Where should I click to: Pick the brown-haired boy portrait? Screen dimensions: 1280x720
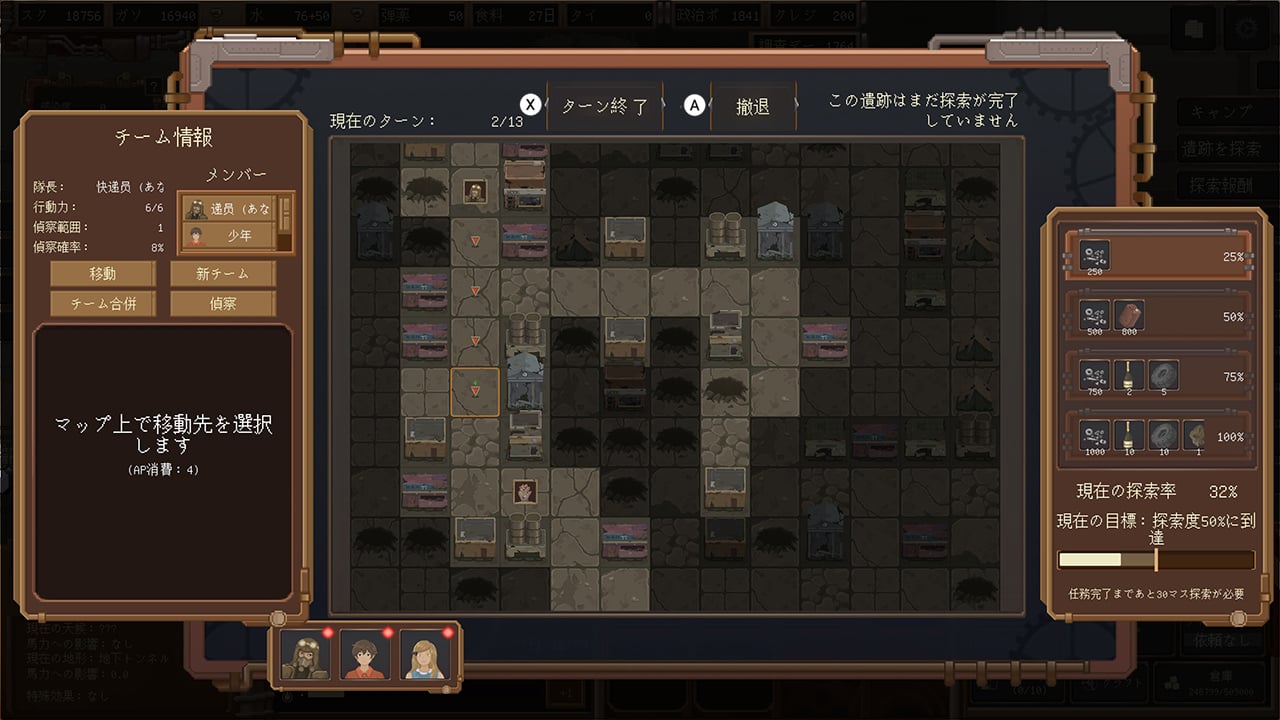(364, 656)
